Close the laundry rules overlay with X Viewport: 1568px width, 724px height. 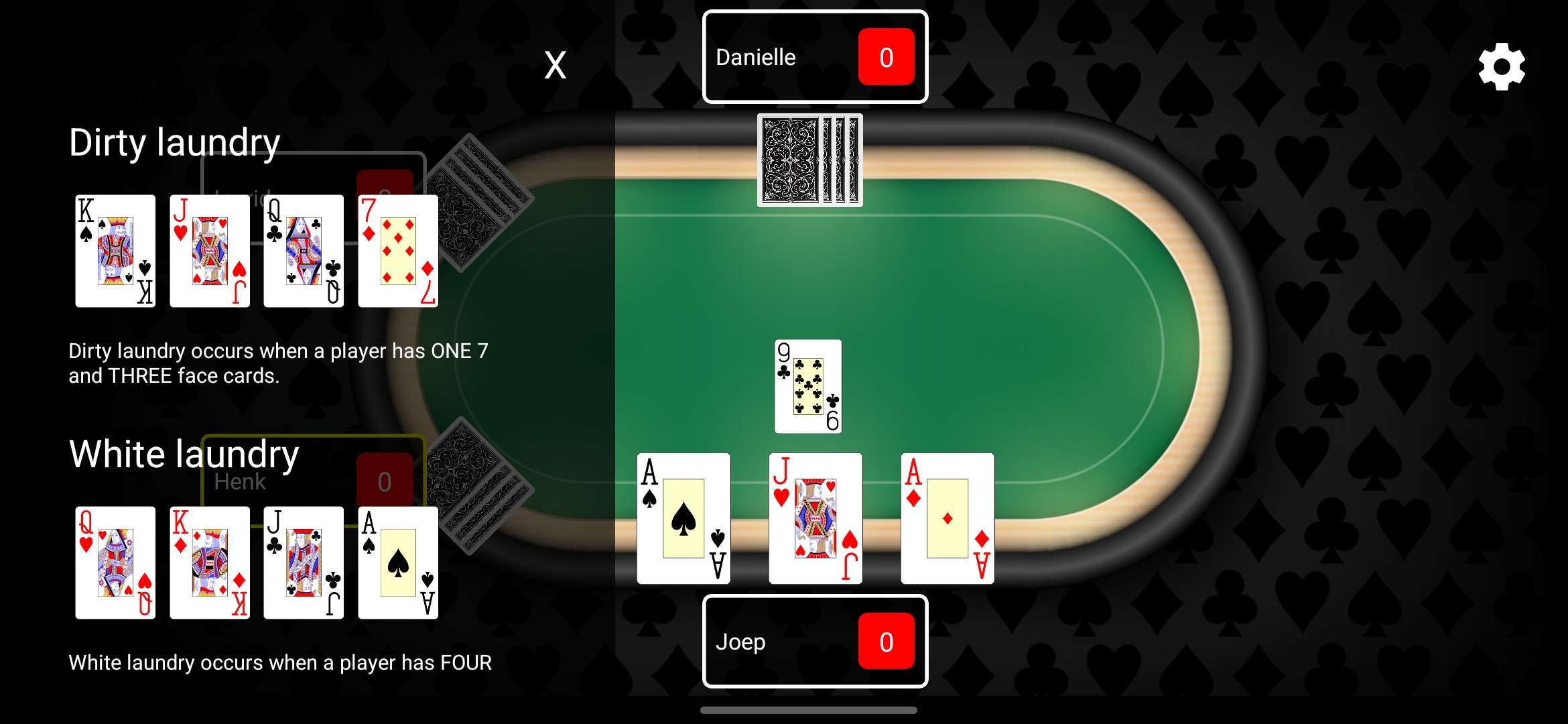tap(555, 65)
